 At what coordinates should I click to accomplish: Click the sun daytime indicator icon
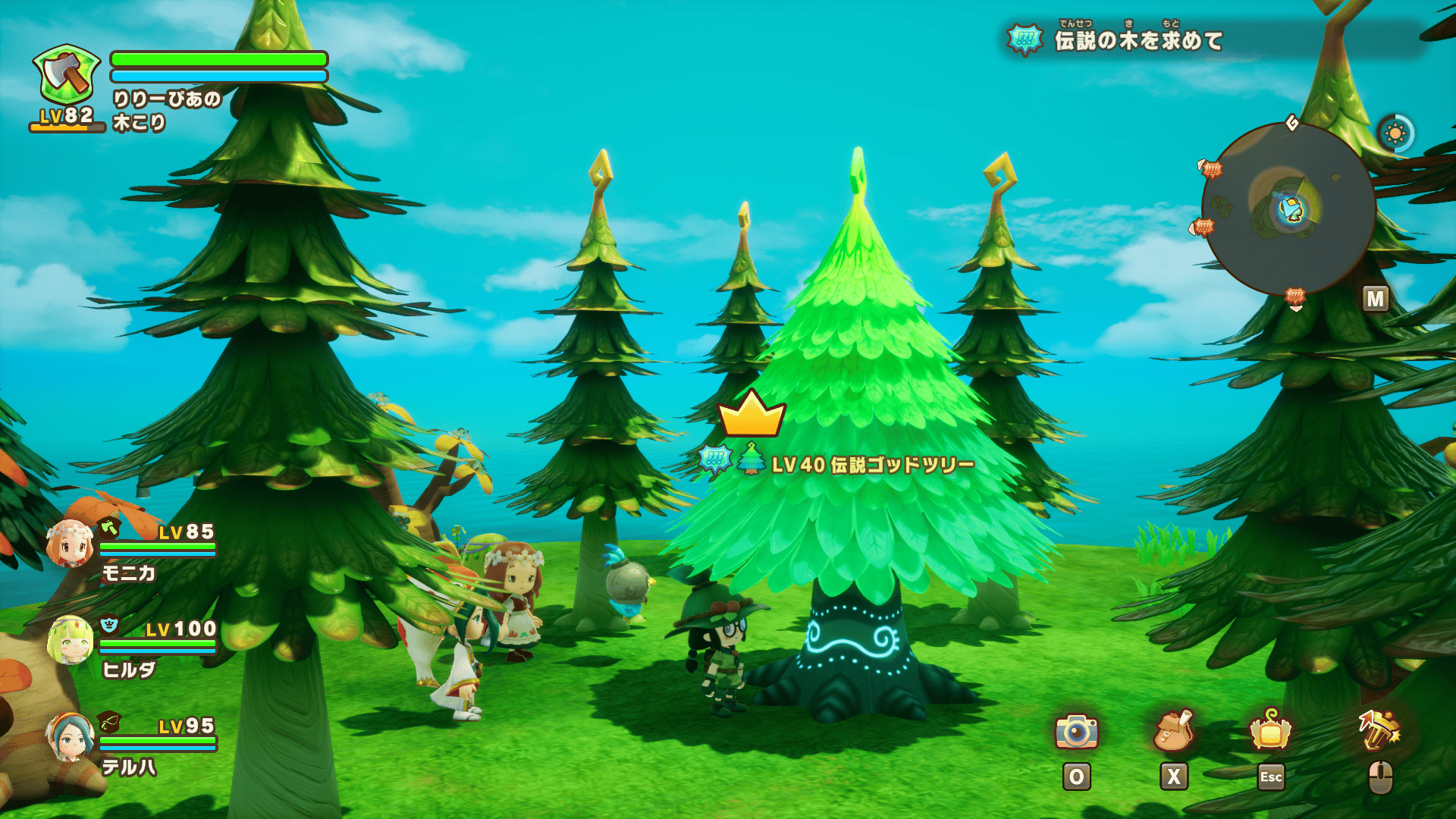pos(1395,134)
